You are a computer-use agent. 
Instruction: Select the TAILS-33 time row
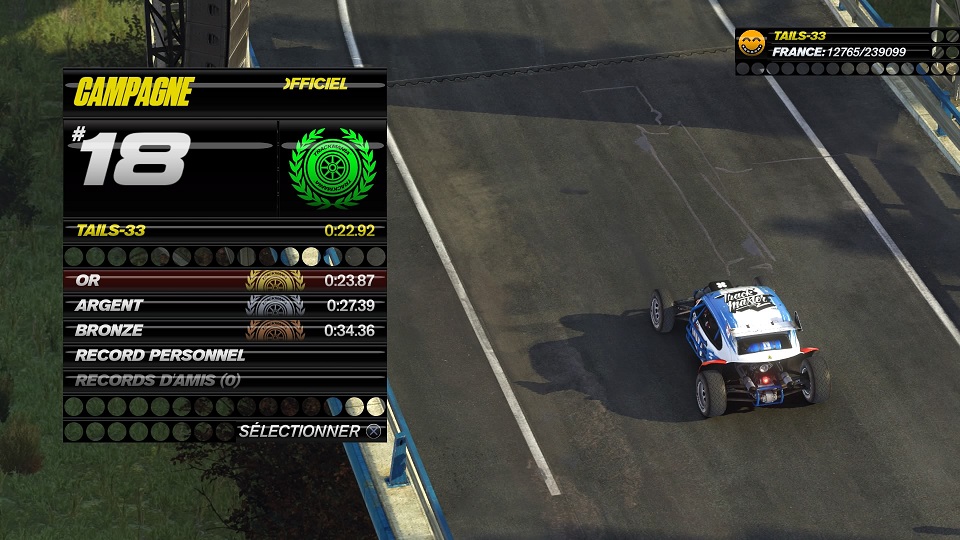point(224,231)
